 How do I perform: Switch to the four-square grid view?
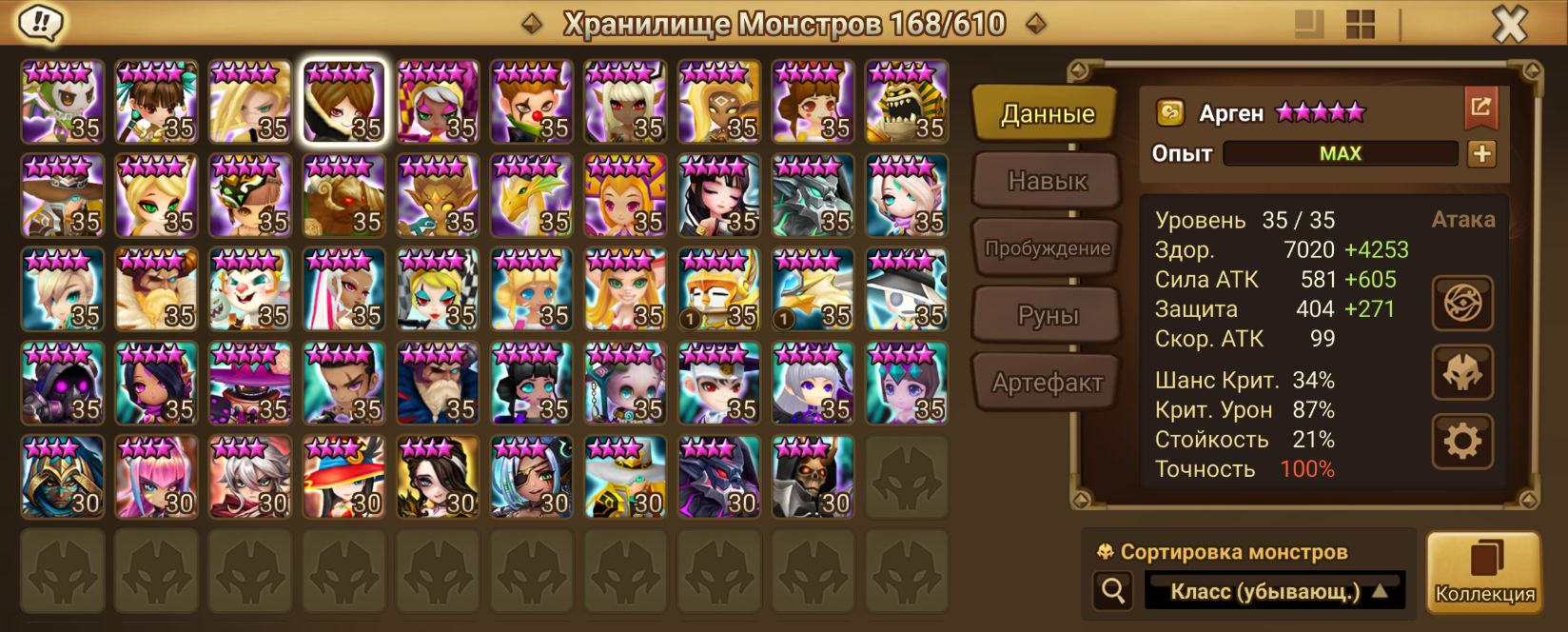1361,25
